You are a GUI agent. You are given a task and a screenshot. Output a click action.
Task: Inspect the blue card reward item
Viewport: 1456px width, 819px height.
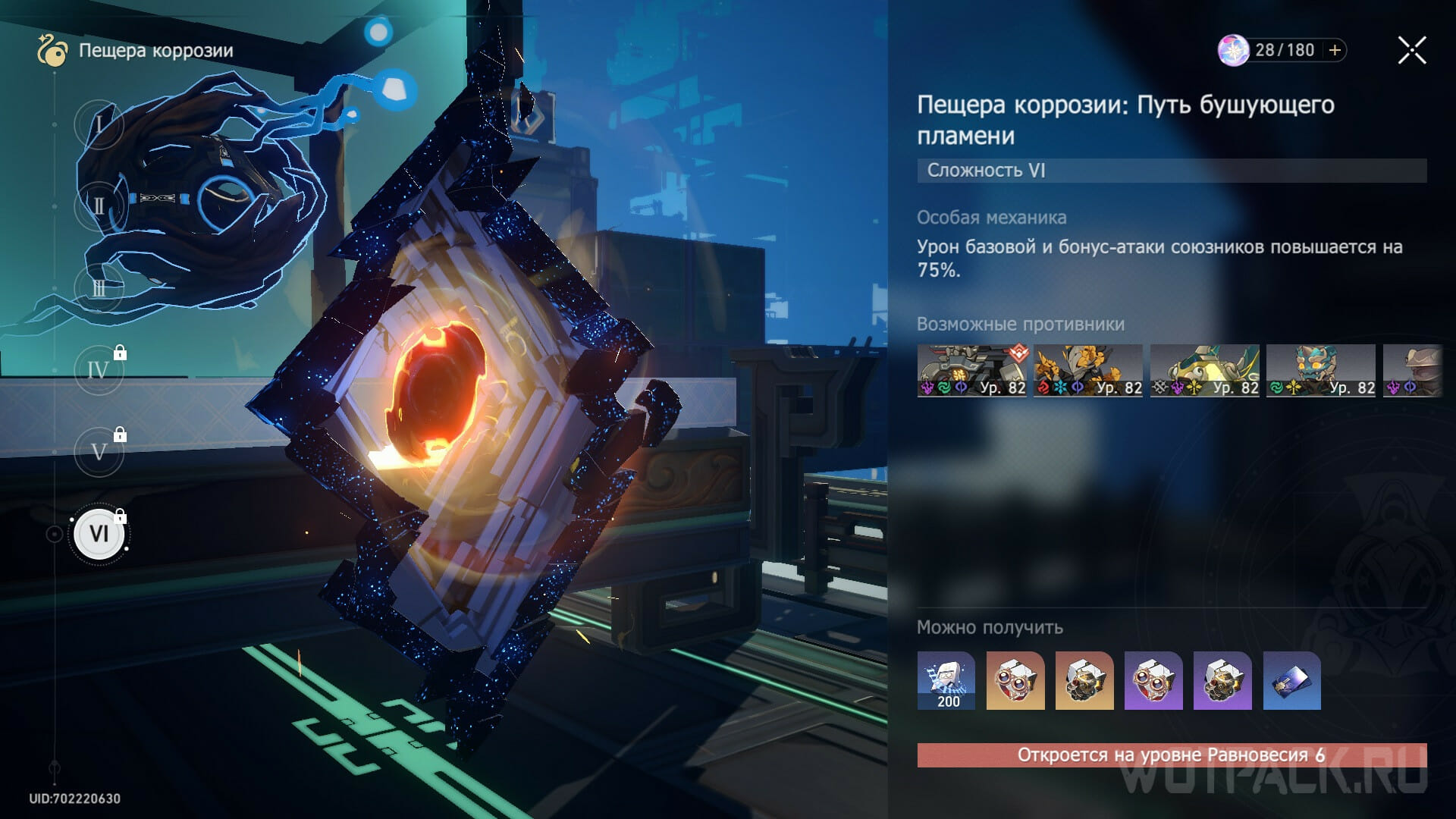click(1291, 680)
